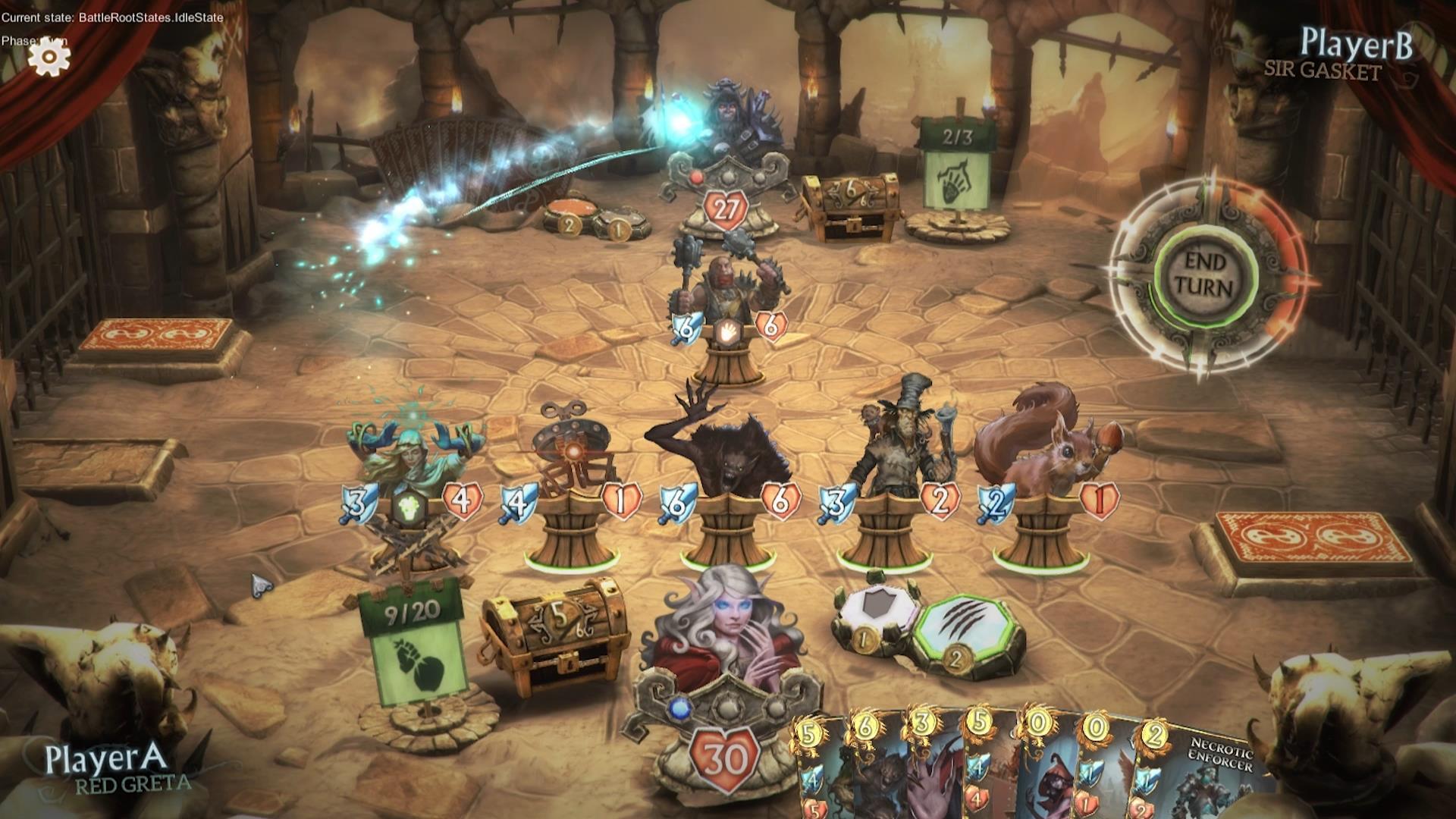Screen dimensions: 1456x819
Task: End the current turn
Action: 1205,275
